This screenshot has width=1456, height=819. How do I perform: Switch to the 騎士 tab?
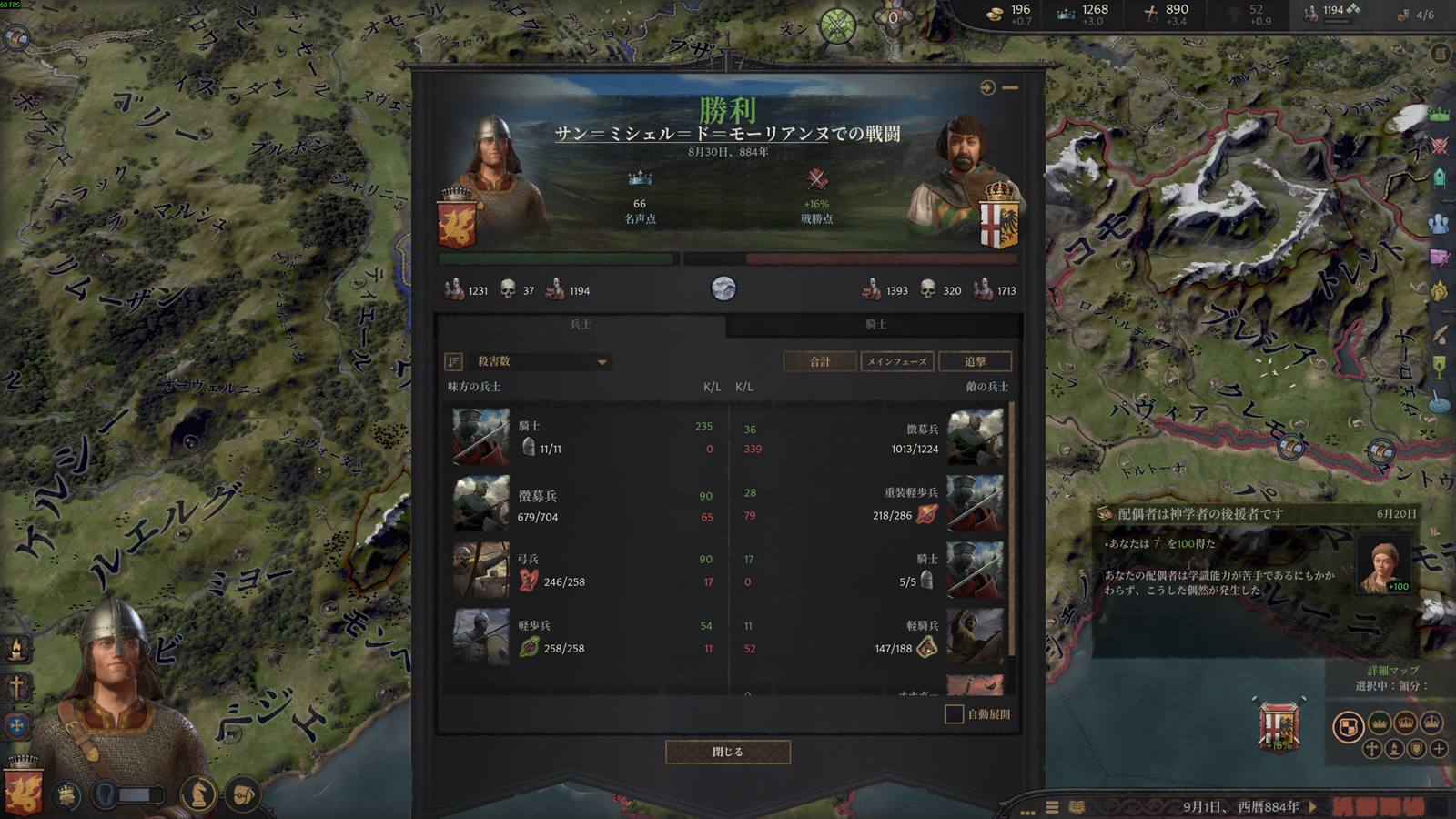point(875,324)
